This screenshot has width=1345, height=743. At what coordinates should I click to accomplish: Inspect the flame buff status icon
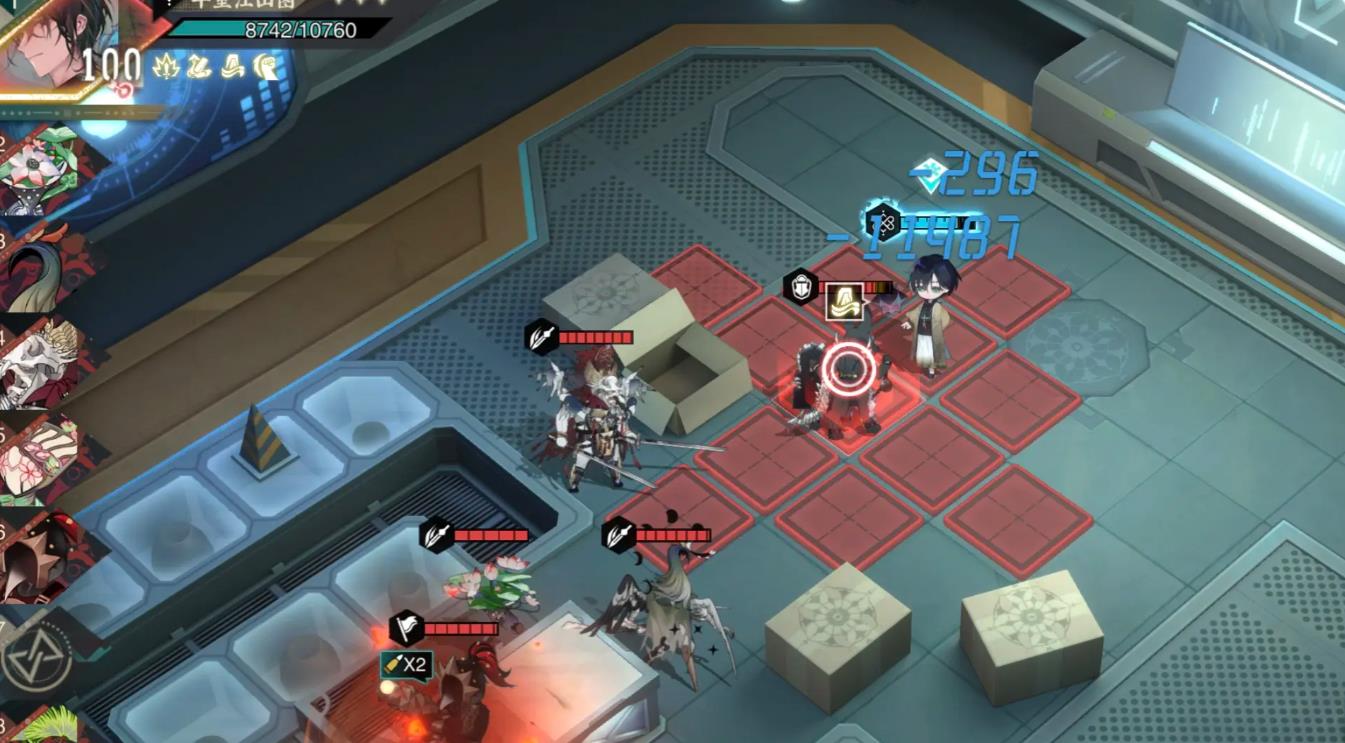click(166, 67)
